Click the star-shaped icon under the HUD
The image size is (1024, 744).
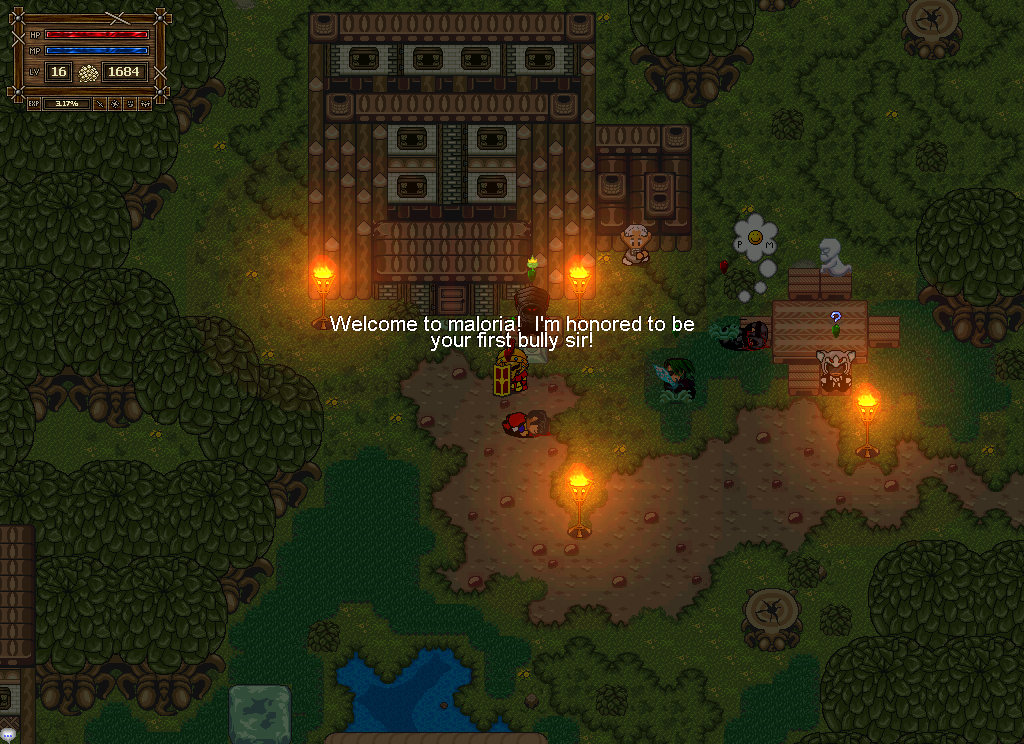pos(115,104)
